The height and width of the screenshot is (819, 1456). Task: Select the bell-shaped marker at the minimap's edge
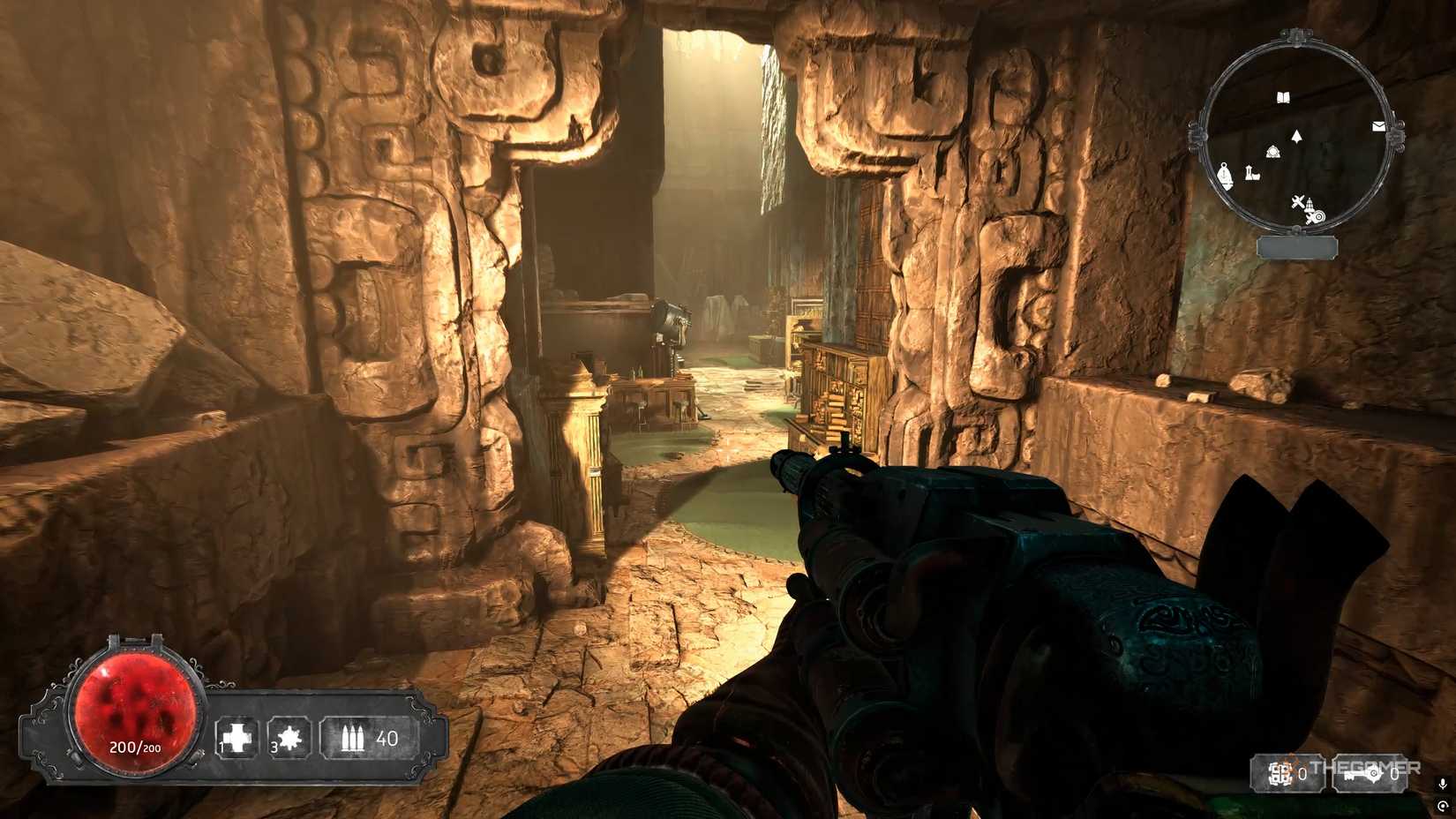point(1225,175)
